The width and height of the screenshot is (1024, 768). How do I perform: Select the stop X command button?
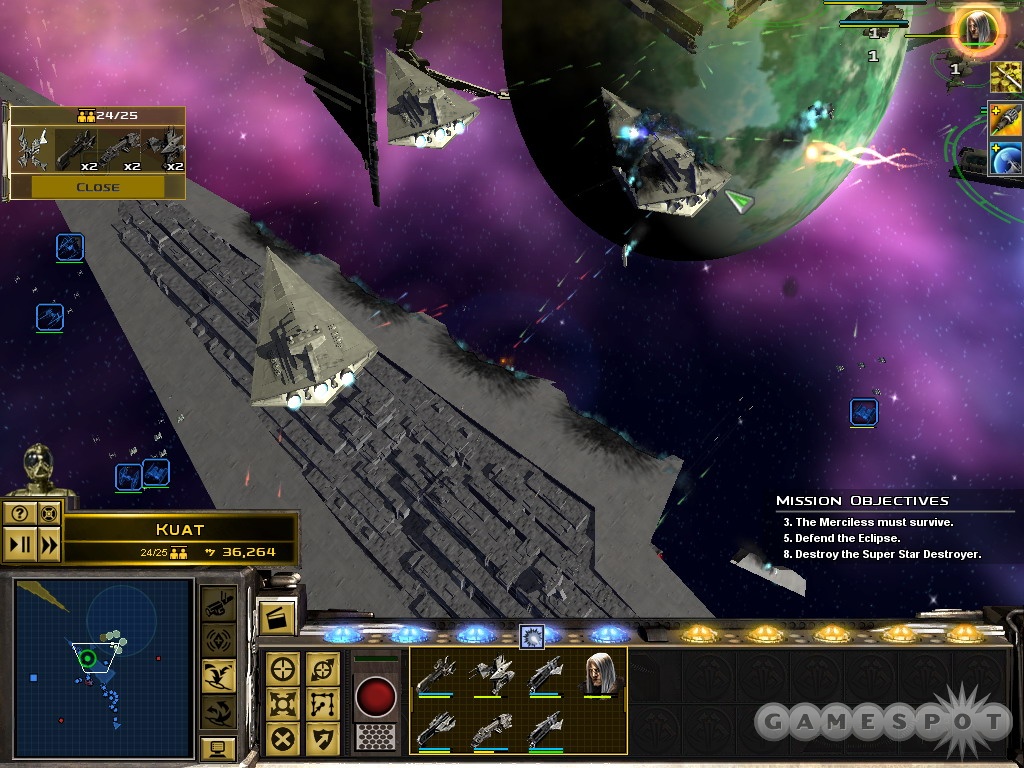[x=283, y=738]
